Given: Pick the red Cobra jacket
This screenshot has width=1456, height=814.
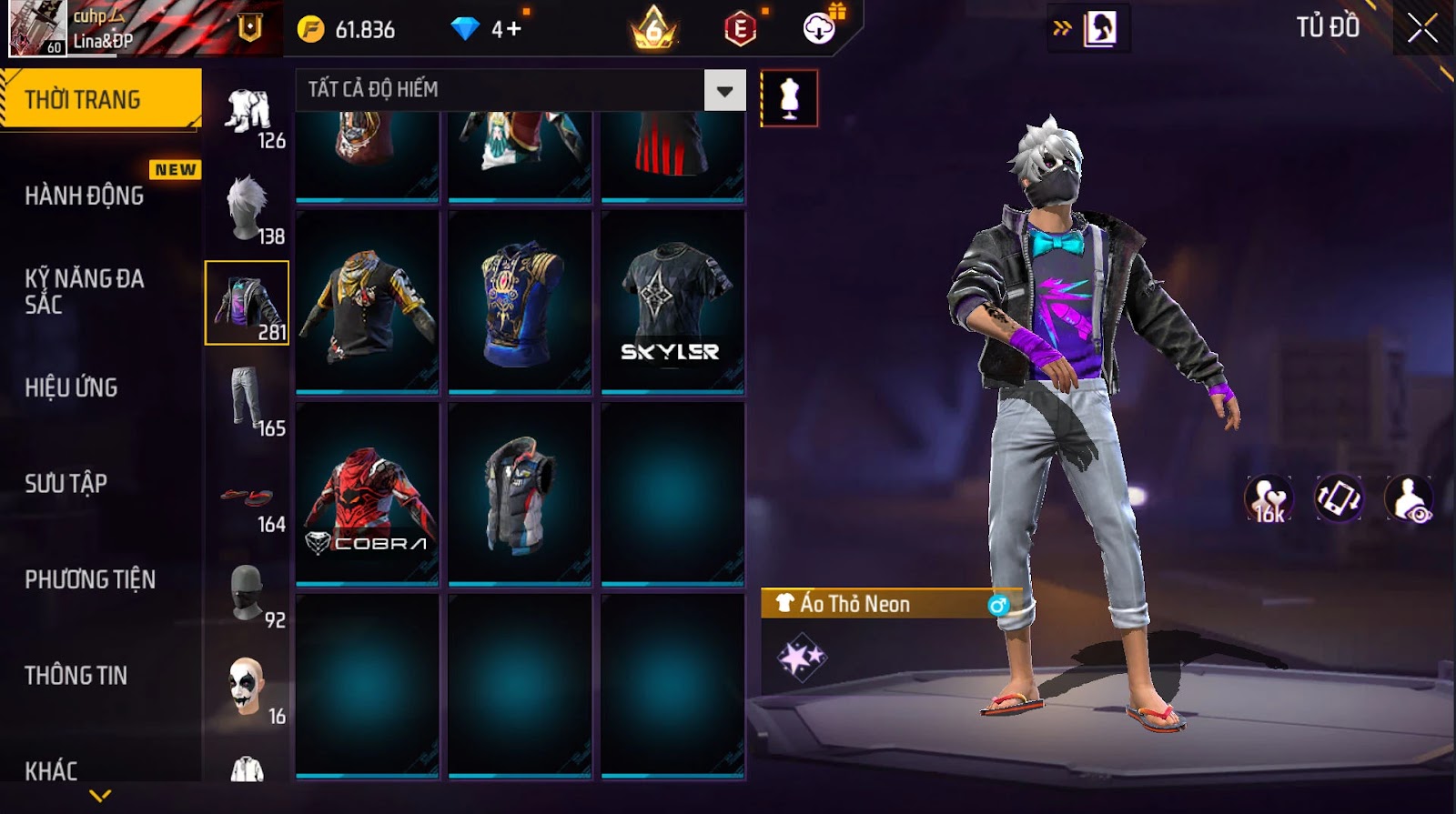Looking at the screenshot, I should coord(368,494).
